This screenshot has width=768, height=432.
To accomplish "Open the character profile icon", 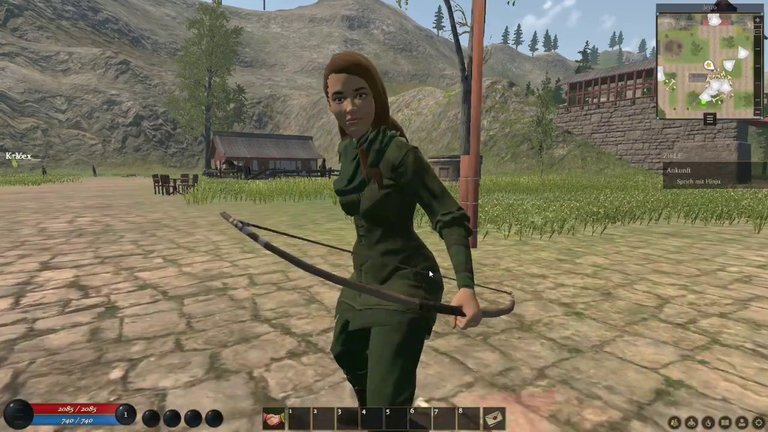I will coord(742,423).
